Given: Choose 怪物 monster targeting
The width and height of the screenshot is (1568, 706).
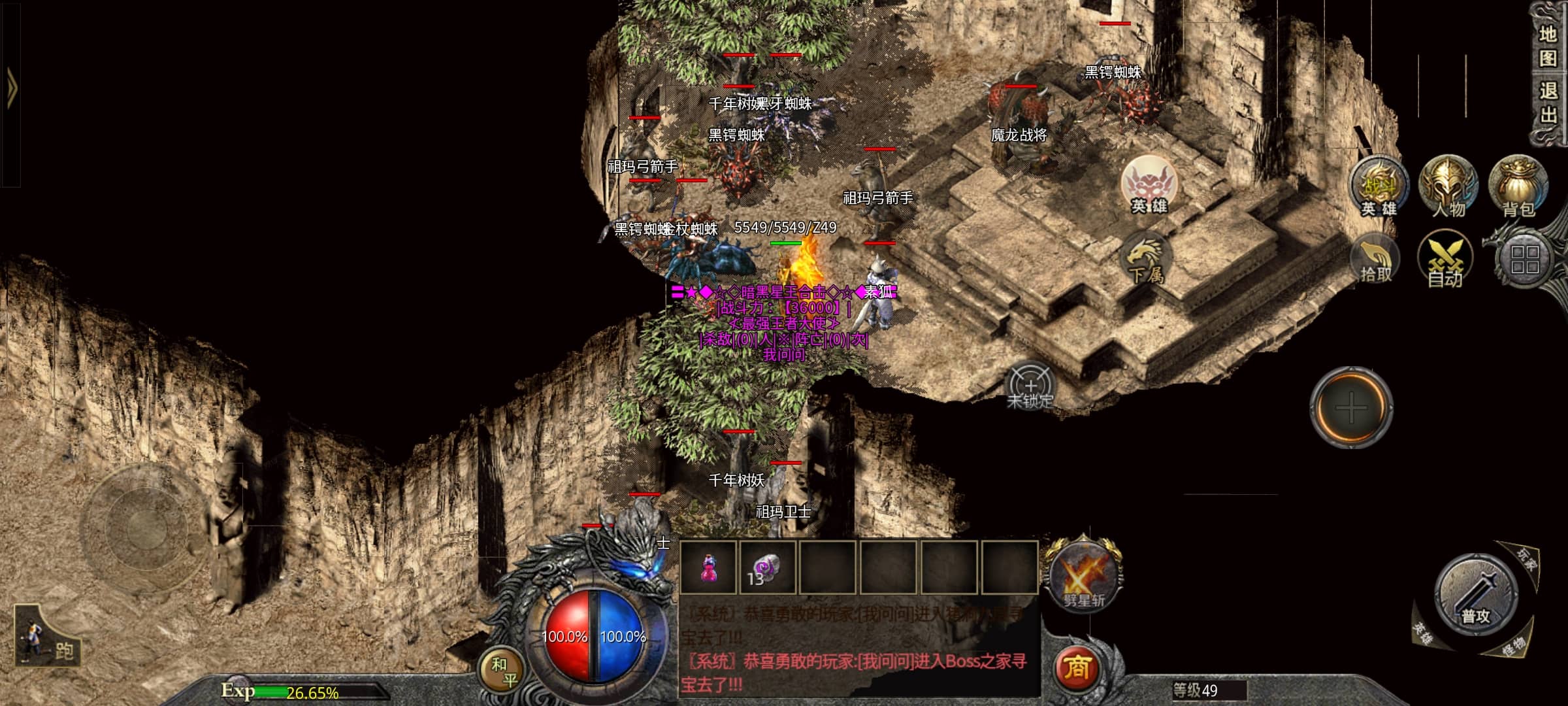Looking at the screenshot, I should [x=1512, y=647].
